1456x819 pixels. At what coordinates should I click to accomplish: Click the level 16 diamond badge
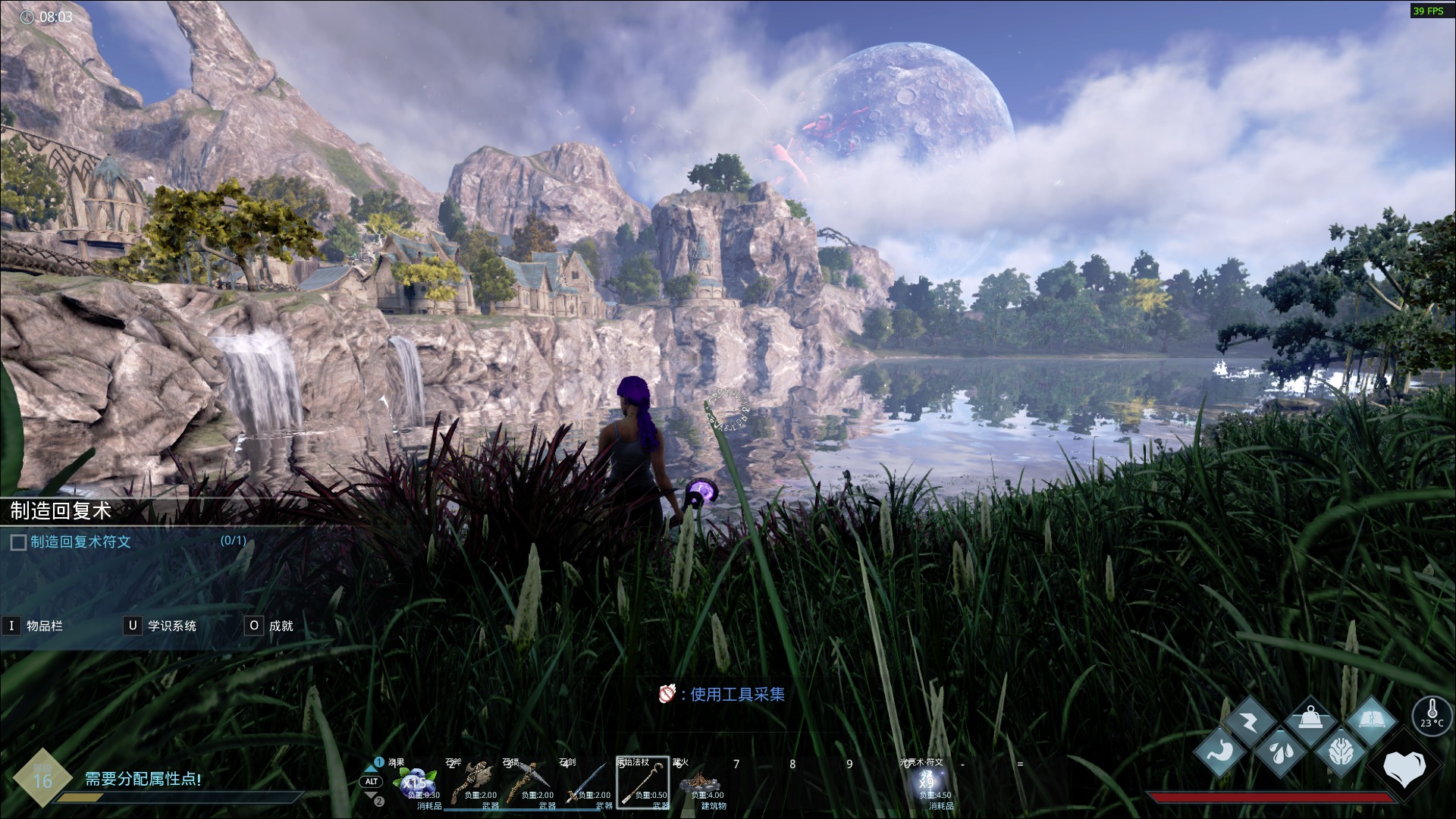tap(42, 778)
